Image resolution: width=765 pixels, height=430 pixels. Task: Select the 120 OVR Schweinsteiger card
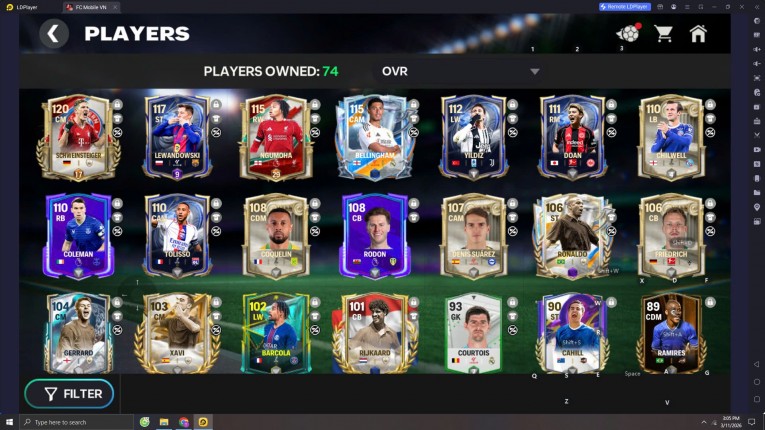click(x=76, y=137)
